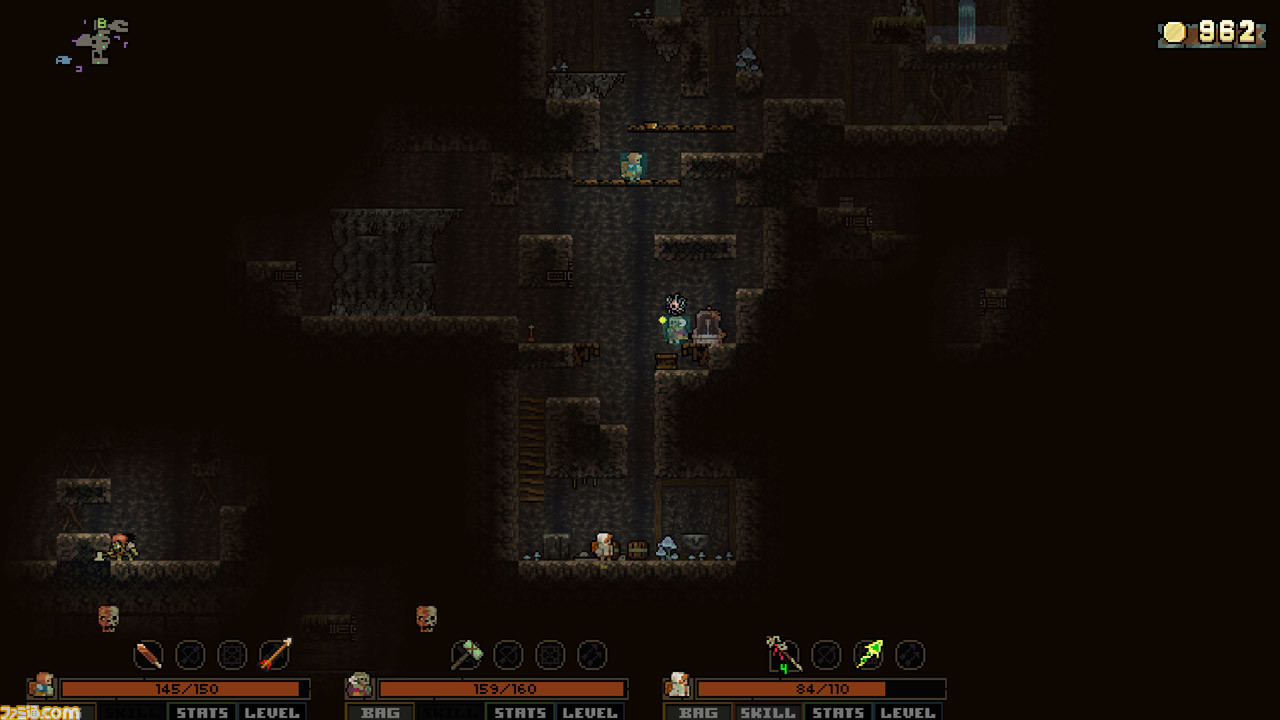The width and height of the screenshot is (1280, 720).
Task: Select the orange-haired hero portrait
Action: tap(42, 686)
